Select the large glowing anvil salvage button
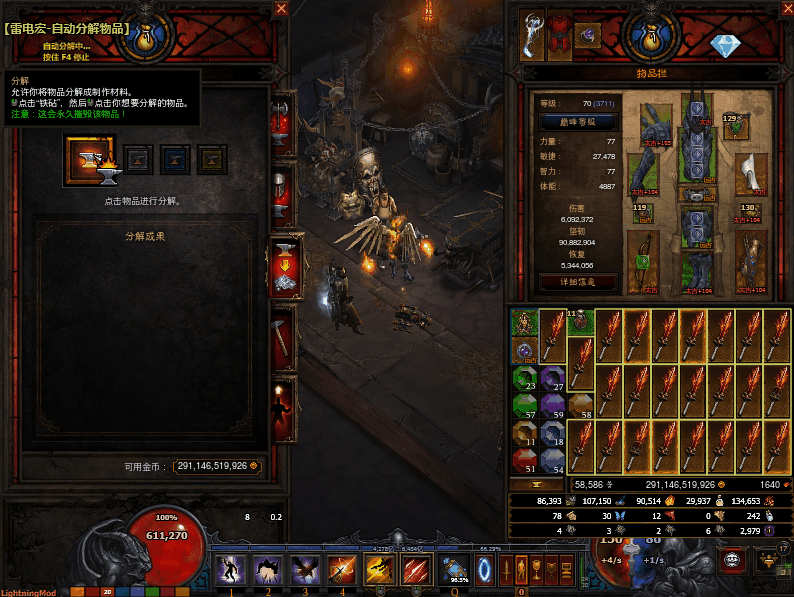 click(90, 159)
